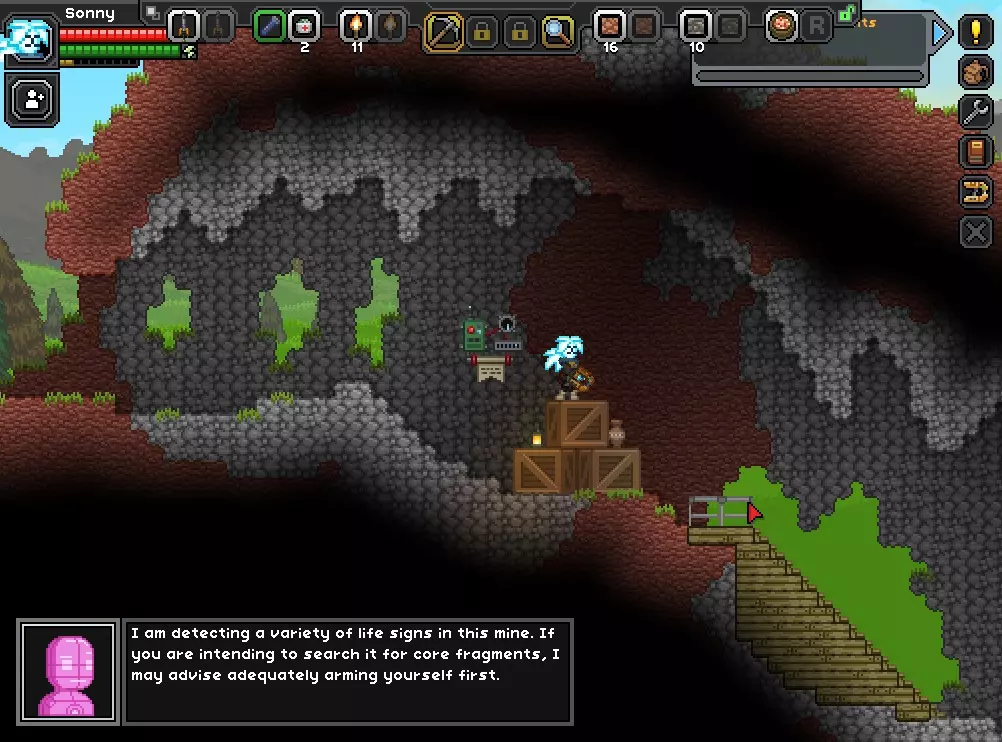Open the backpack inventory
Screen dimensions: 1002x742
pyautogui.click(x=975, y=72)
